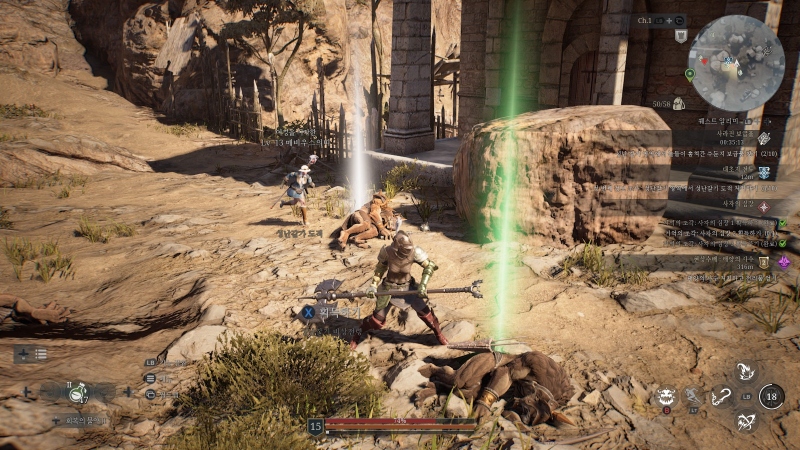Click the round gauge showing 18
Viewport: 800px width, 450px height.
pos(771,397)
